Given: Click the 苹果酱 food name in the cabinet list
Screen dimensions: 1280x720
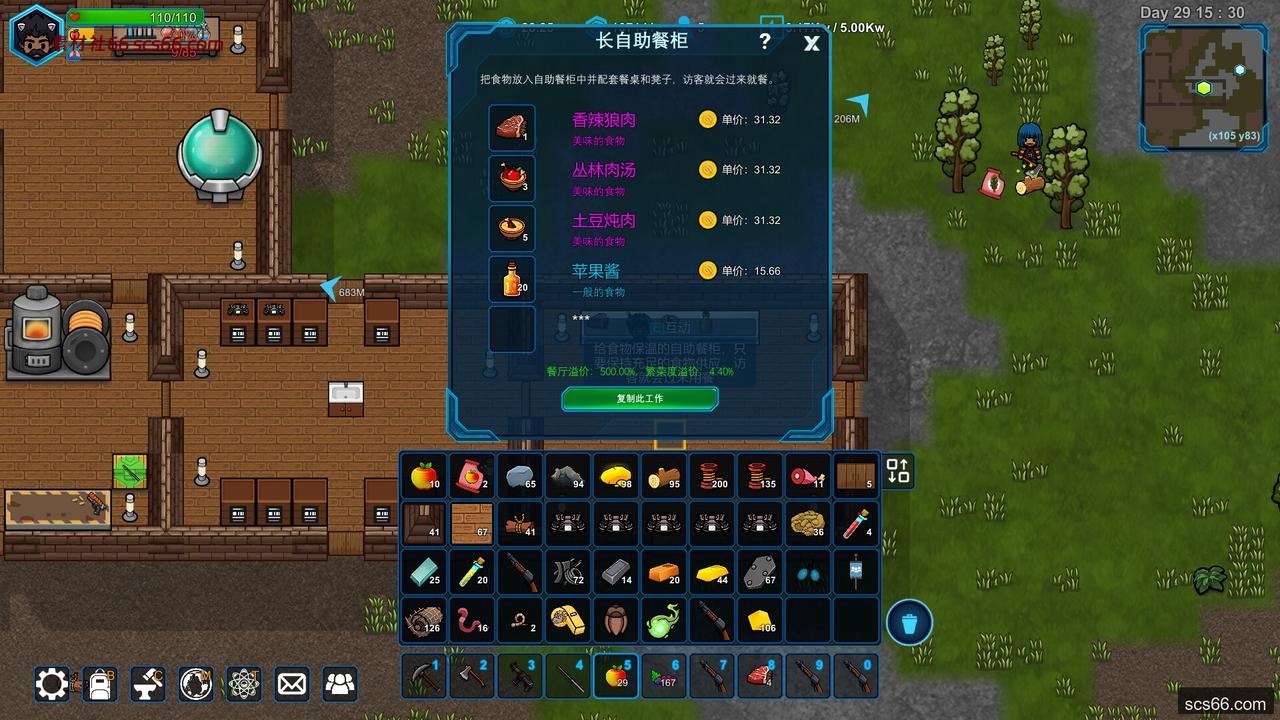Looking at the screenshot, I should coord(598,271).
